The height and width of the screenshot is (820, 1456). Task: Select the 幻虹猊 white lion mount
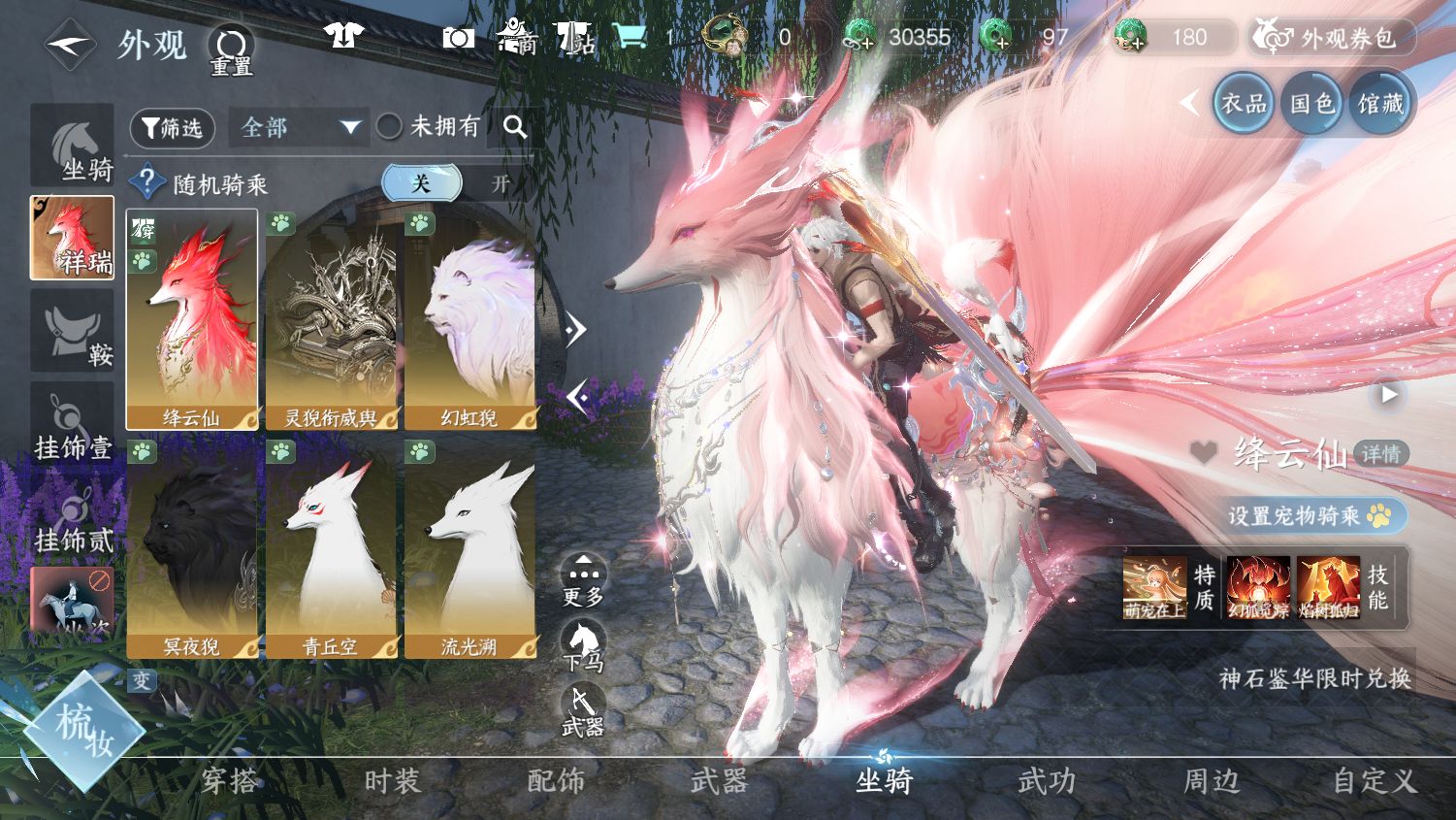[469, 319]
